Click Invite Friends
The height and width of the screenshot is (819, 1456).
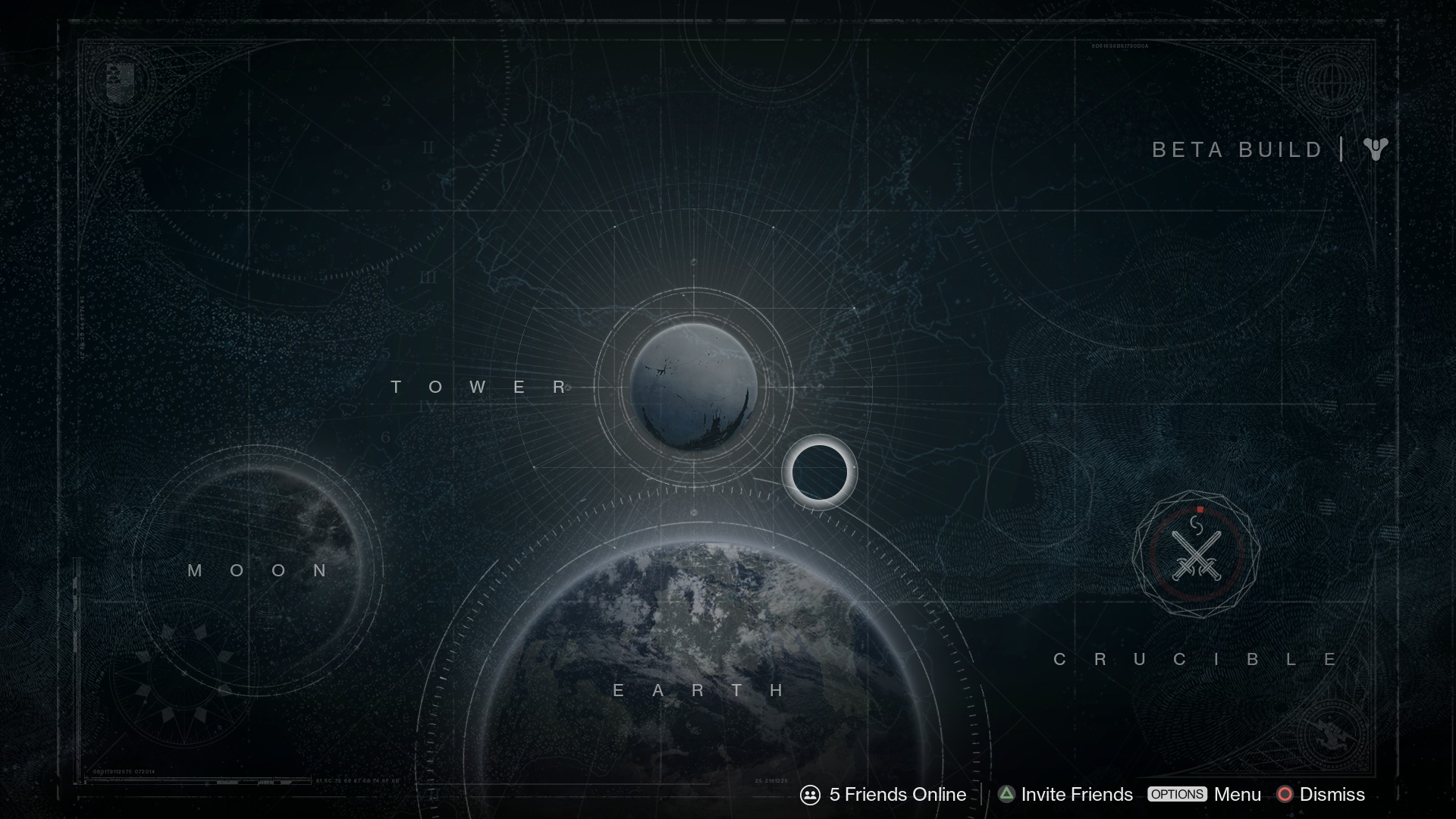point(1065,794)
